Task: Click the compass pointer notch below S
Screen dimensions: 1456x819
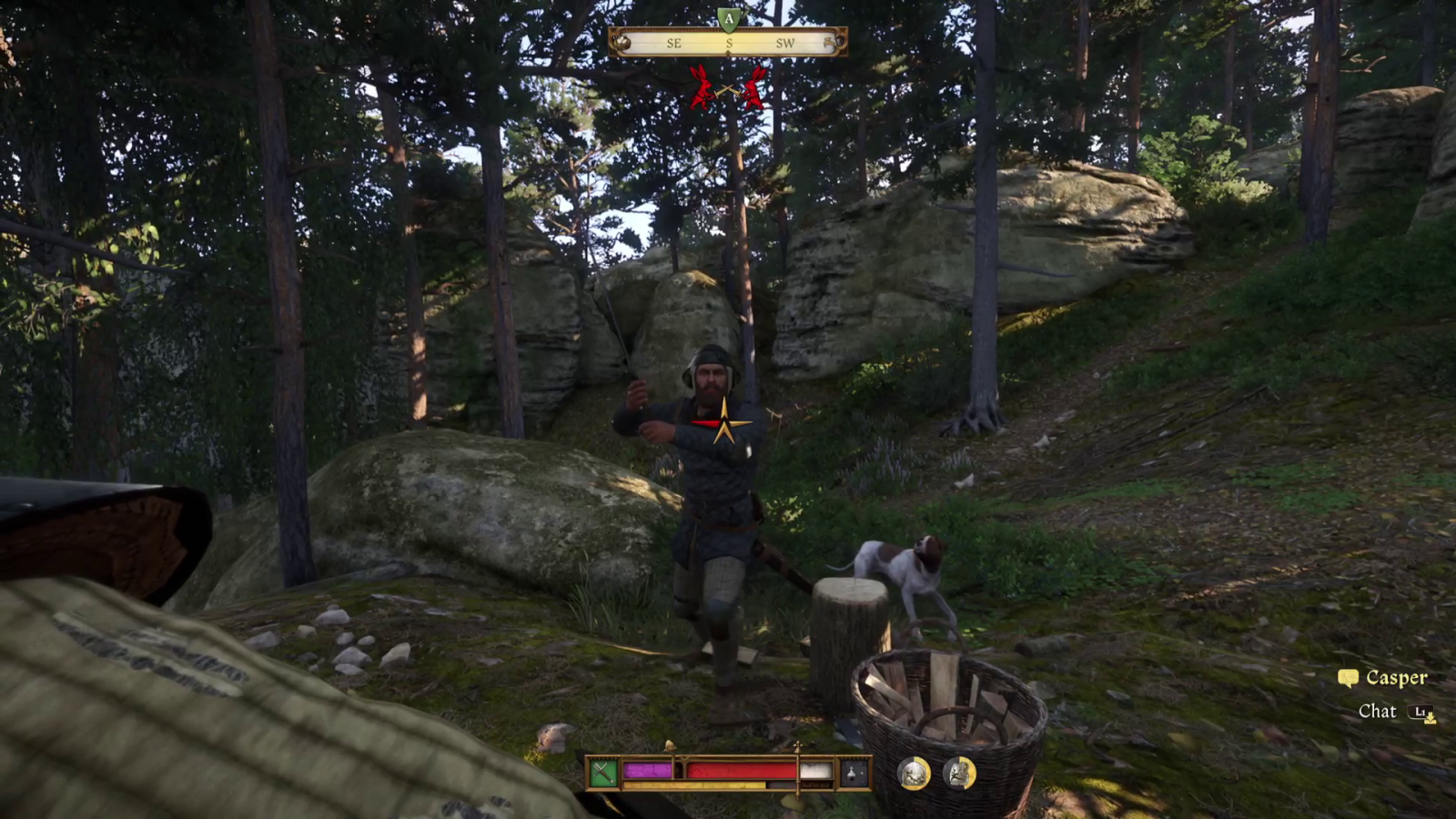Action: coord(729,52)
